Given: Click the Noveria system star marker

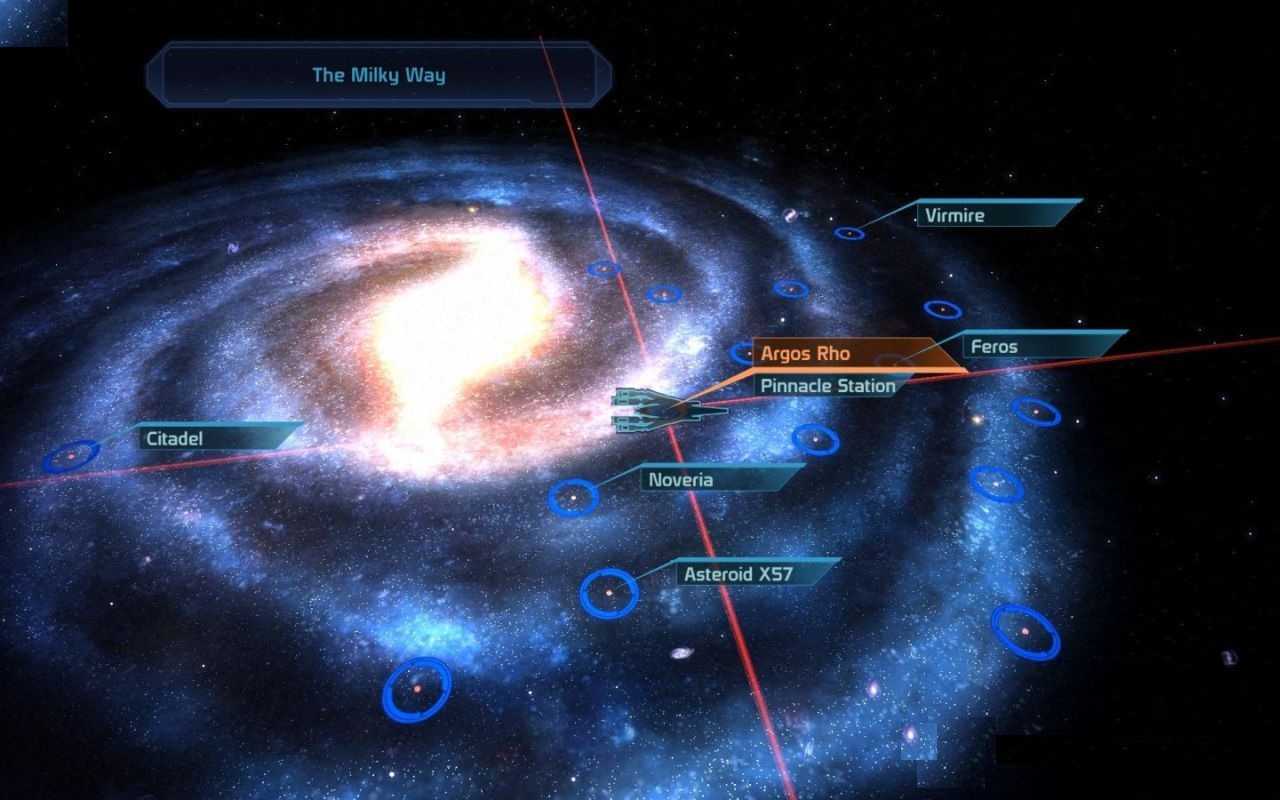Looking at the screenshot, I should click(x=575, y=497).
